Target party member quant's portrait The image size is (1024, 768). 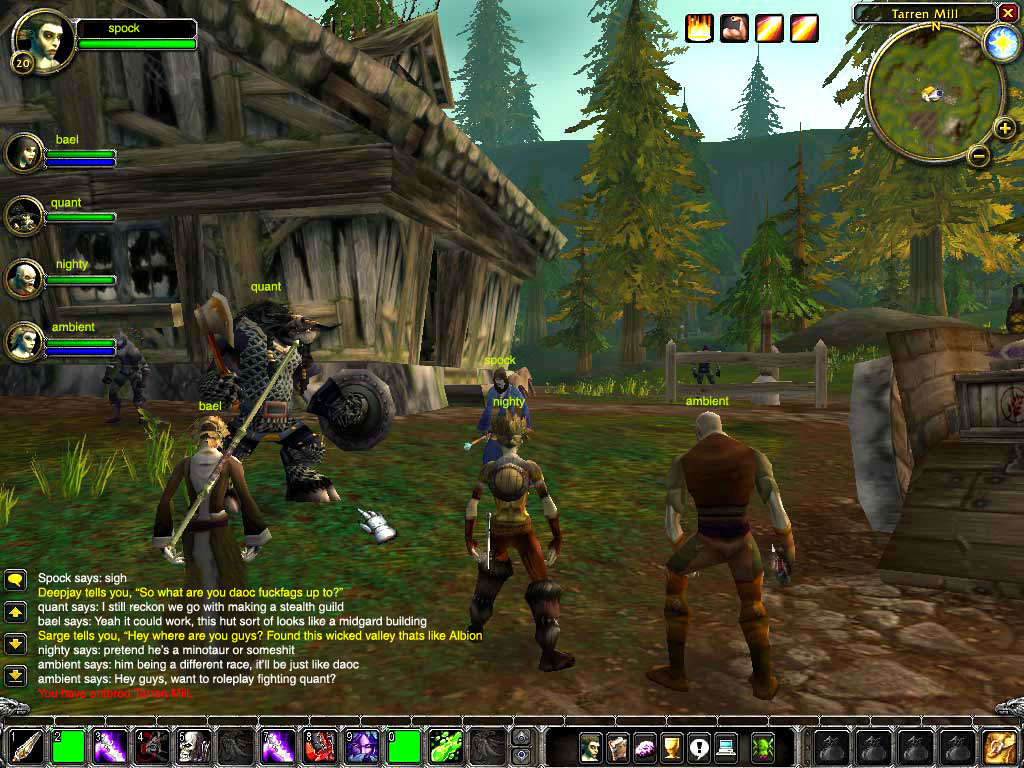(24, 215)
